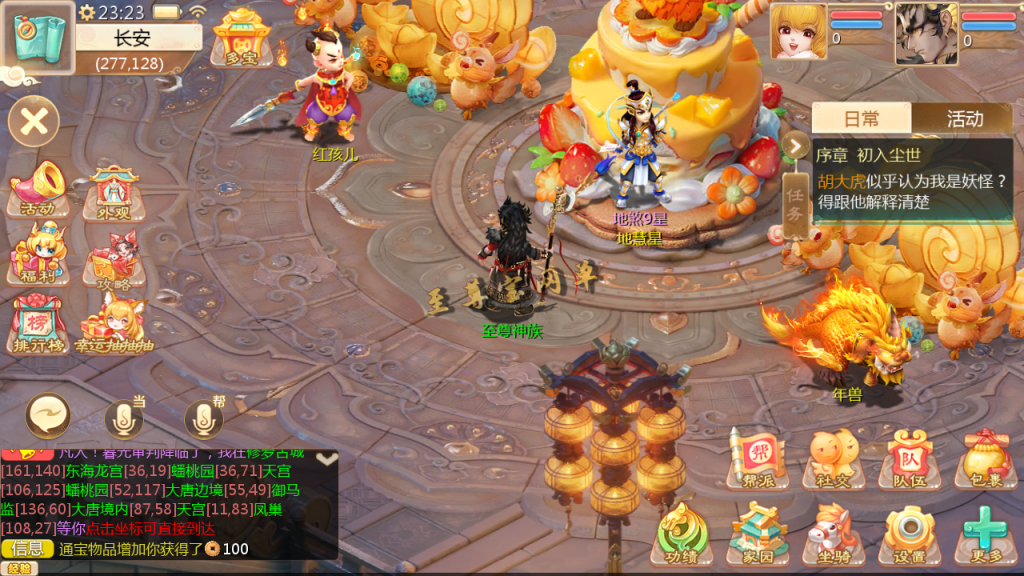Viewport: 1024px width, 576px height.
Task: Open the 队伍 team menu
Action: (909, 459)
